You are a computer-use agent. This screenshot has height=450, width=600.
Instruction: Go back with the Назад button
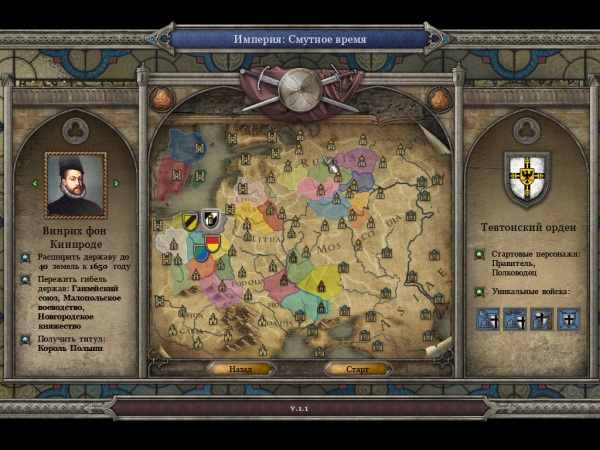[240, 369]
